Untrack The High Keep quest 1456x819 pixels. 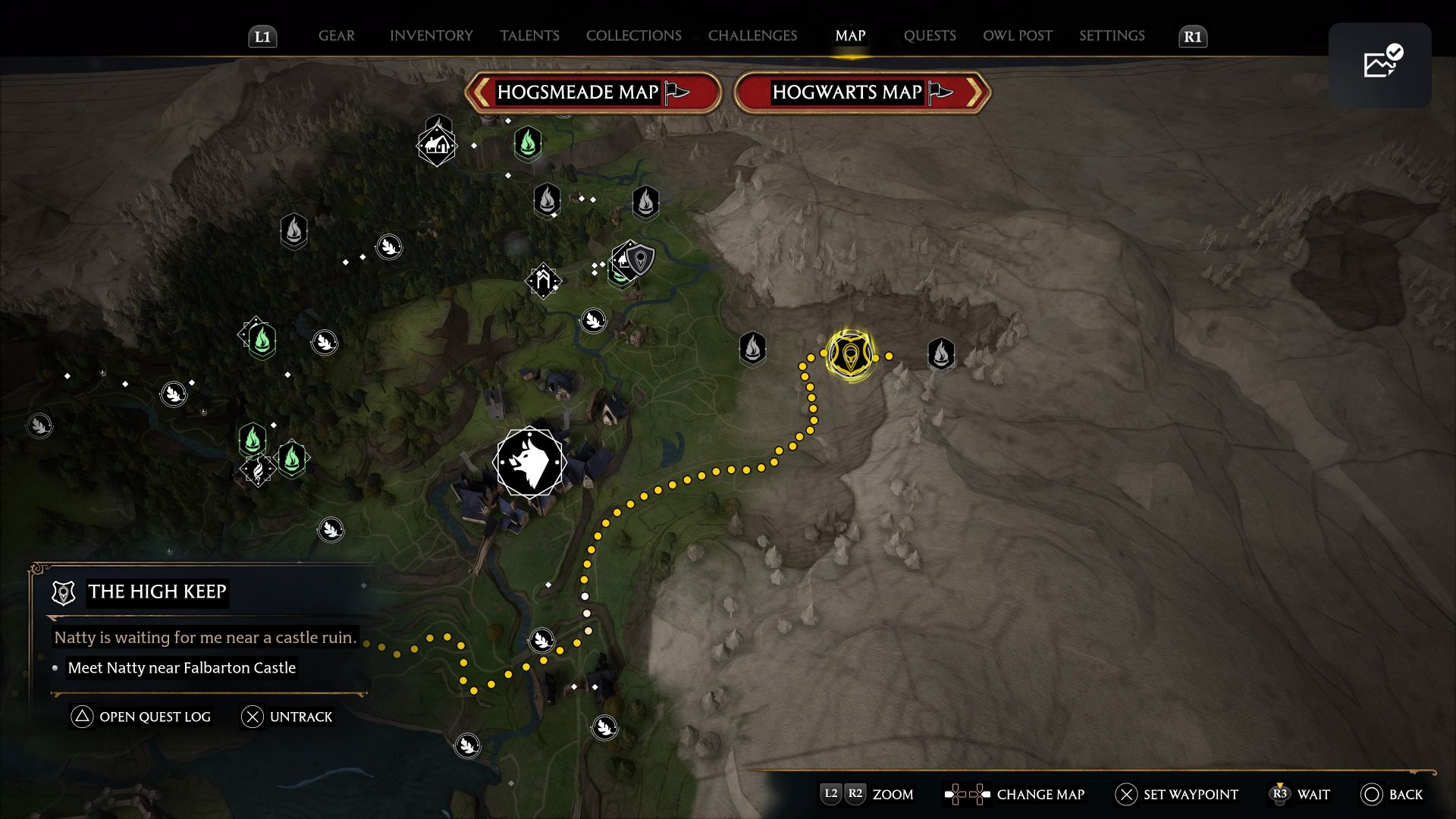click(287, 717)
